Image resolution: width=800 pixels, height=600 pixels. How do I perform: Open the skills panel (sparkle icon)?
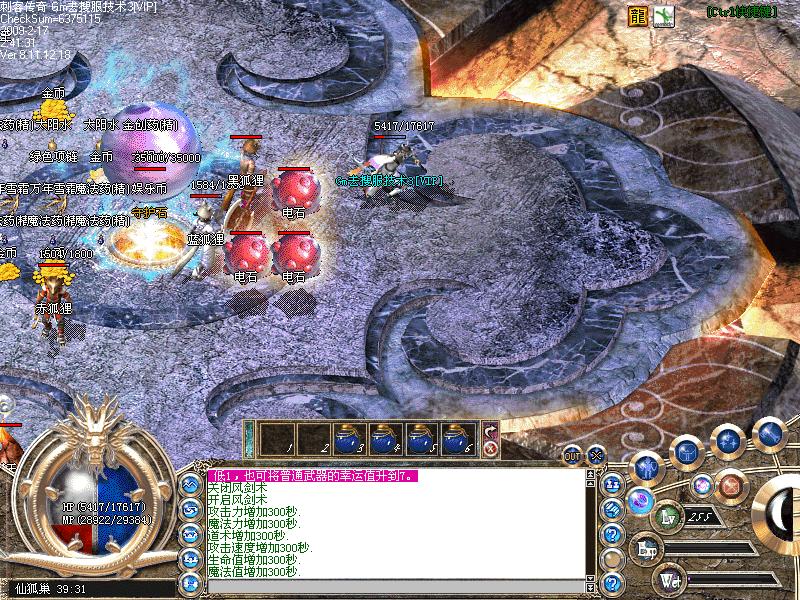[x=730, y=441]
